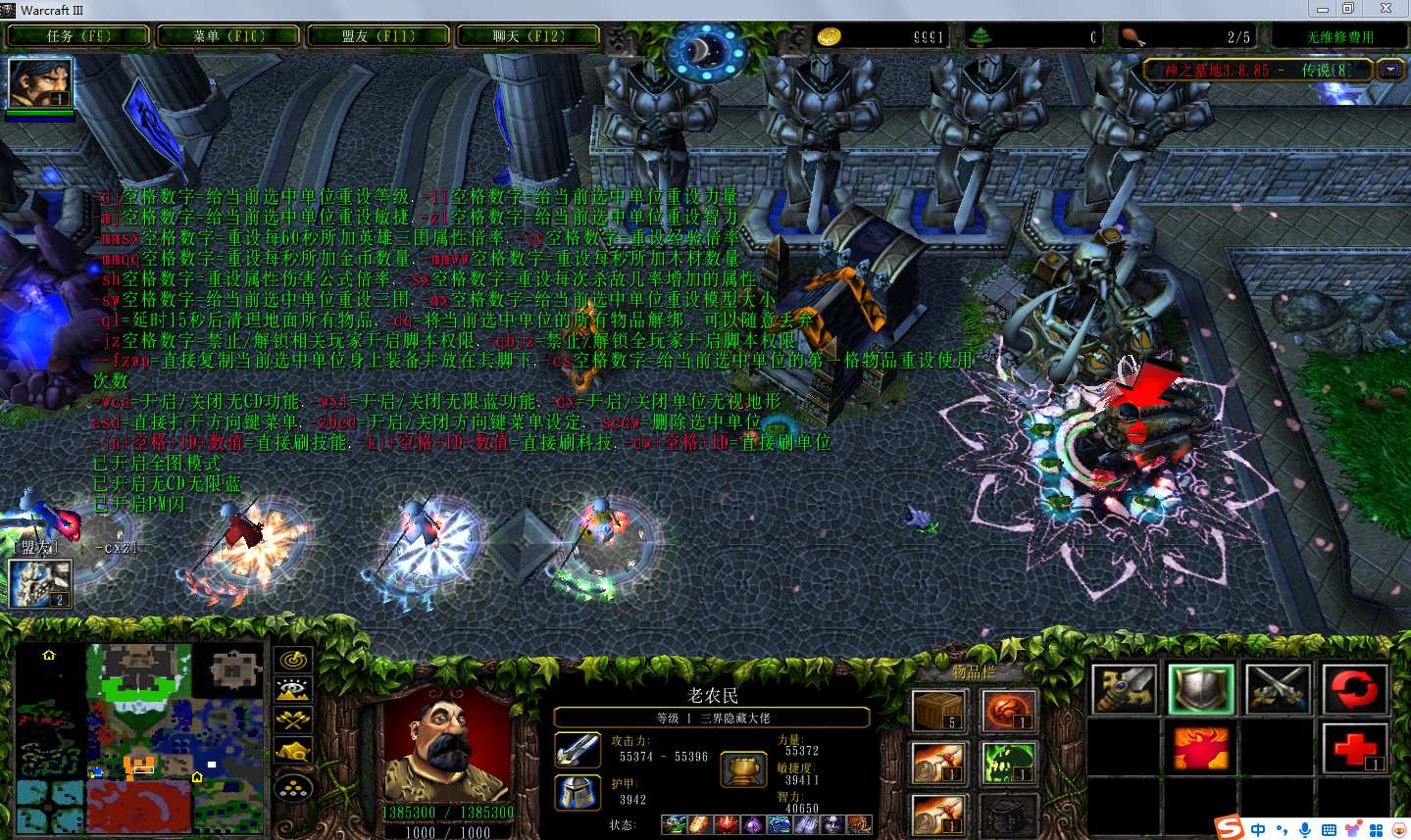Open the Allies (盟友 F11) menu
The height and width of the screenshot is (840, 1411).
pyautogui.click(x=378, y=36)
